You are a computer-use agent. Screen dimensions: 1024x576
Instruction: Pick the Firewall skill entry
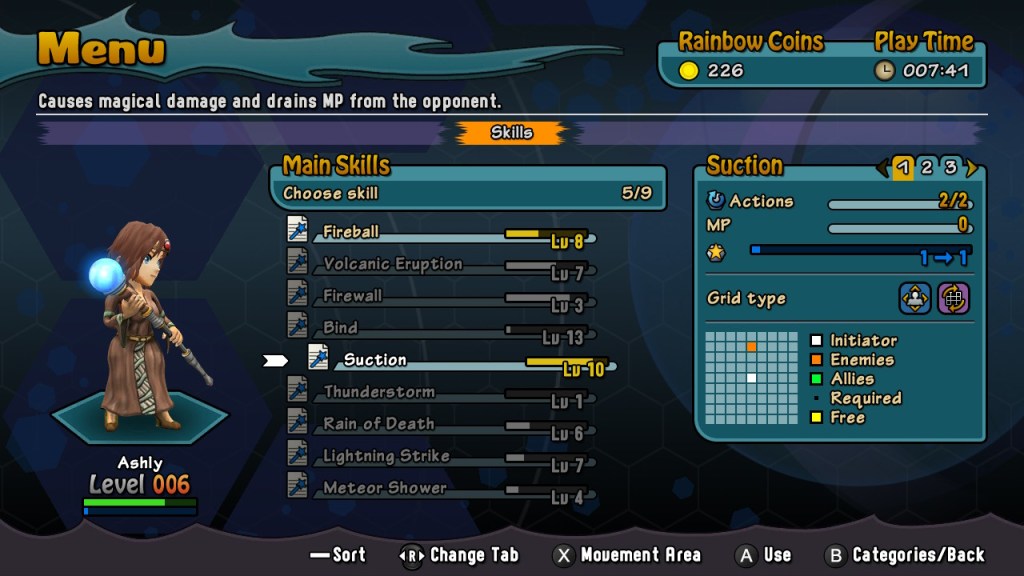coord(353,296)
